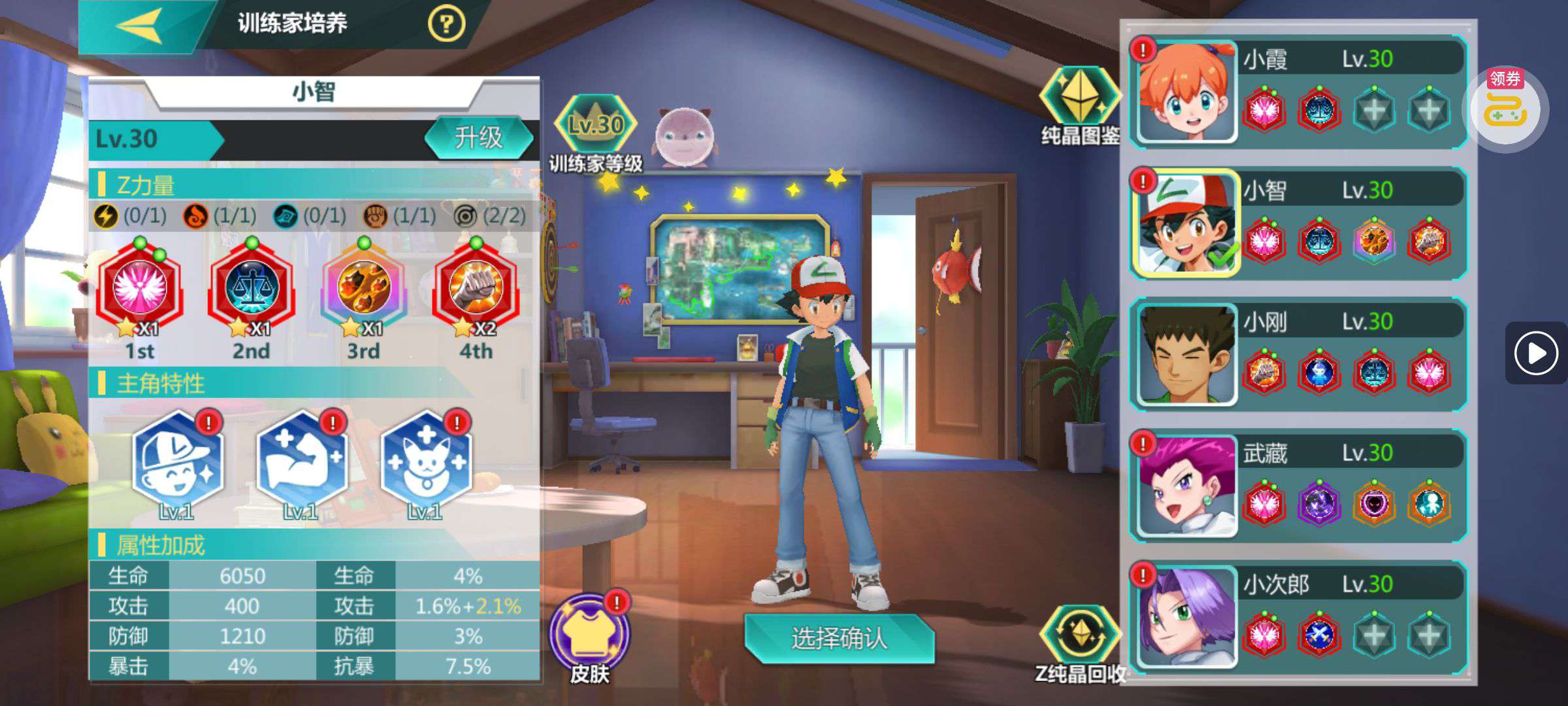Click the side play-arrow overlay button
Viewport: 1568px width, 706px height.
[1536, 354]
